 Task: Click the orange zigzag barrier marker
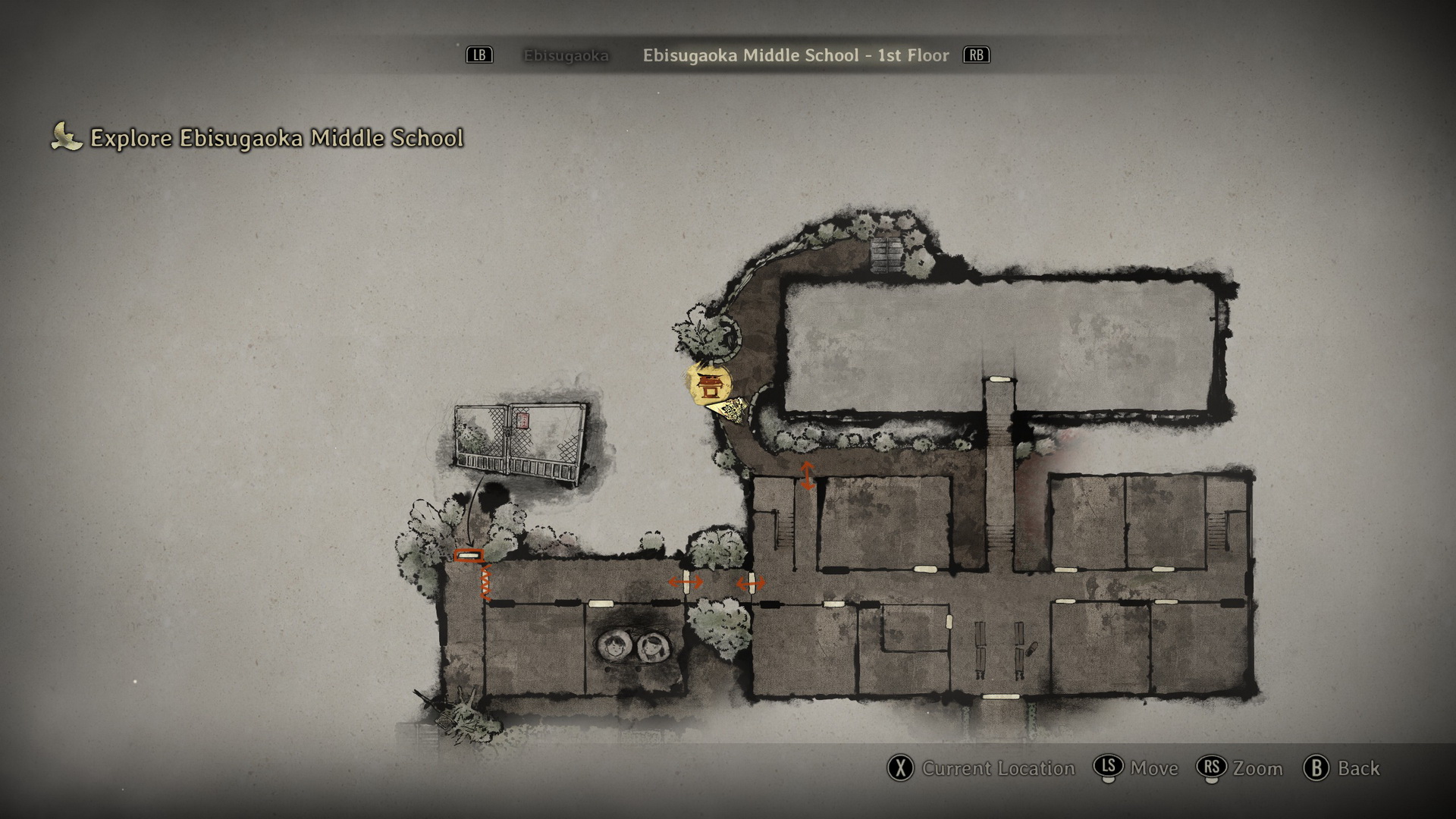tap(486, 582)
